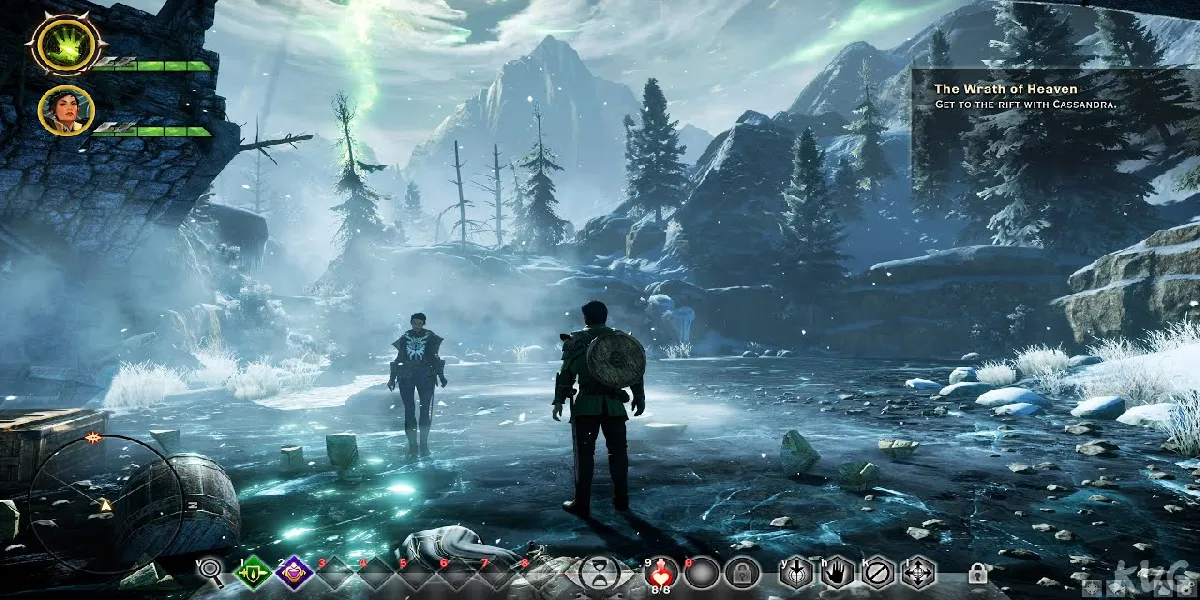Viewport: 1200px width, 600px height.
Task: Open The Wrath of Heaven quest tracker
Action: click(1050, 96)
